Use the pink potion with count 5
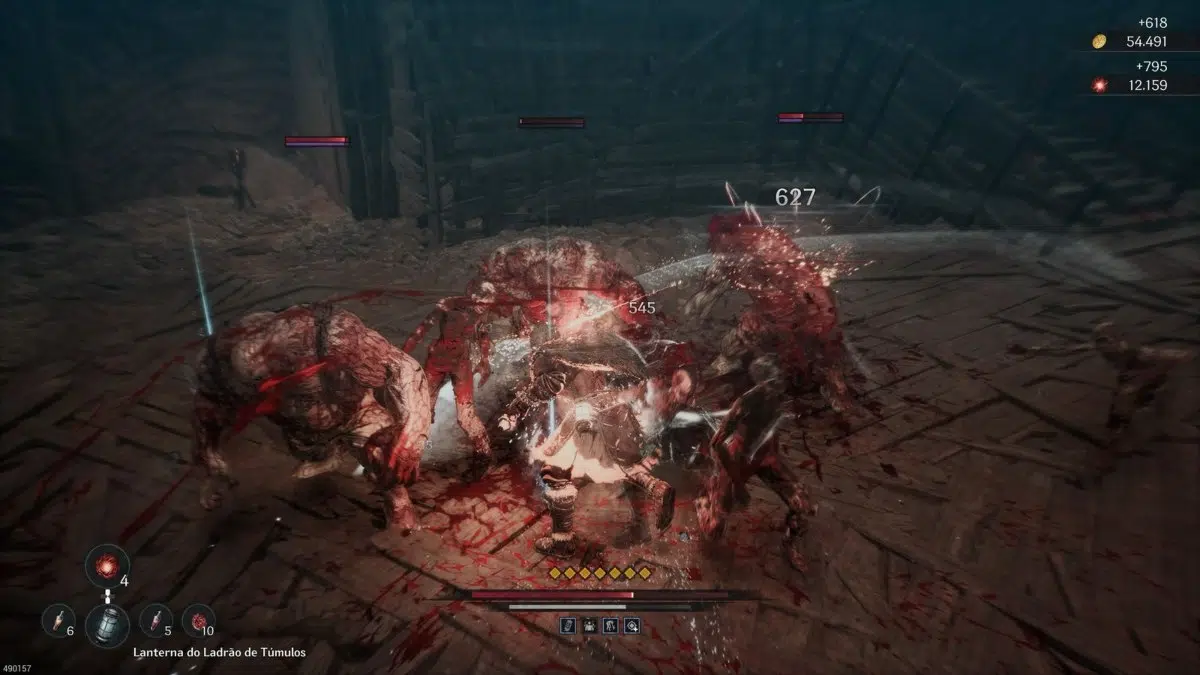1200x675 pixels. point(155,620)
